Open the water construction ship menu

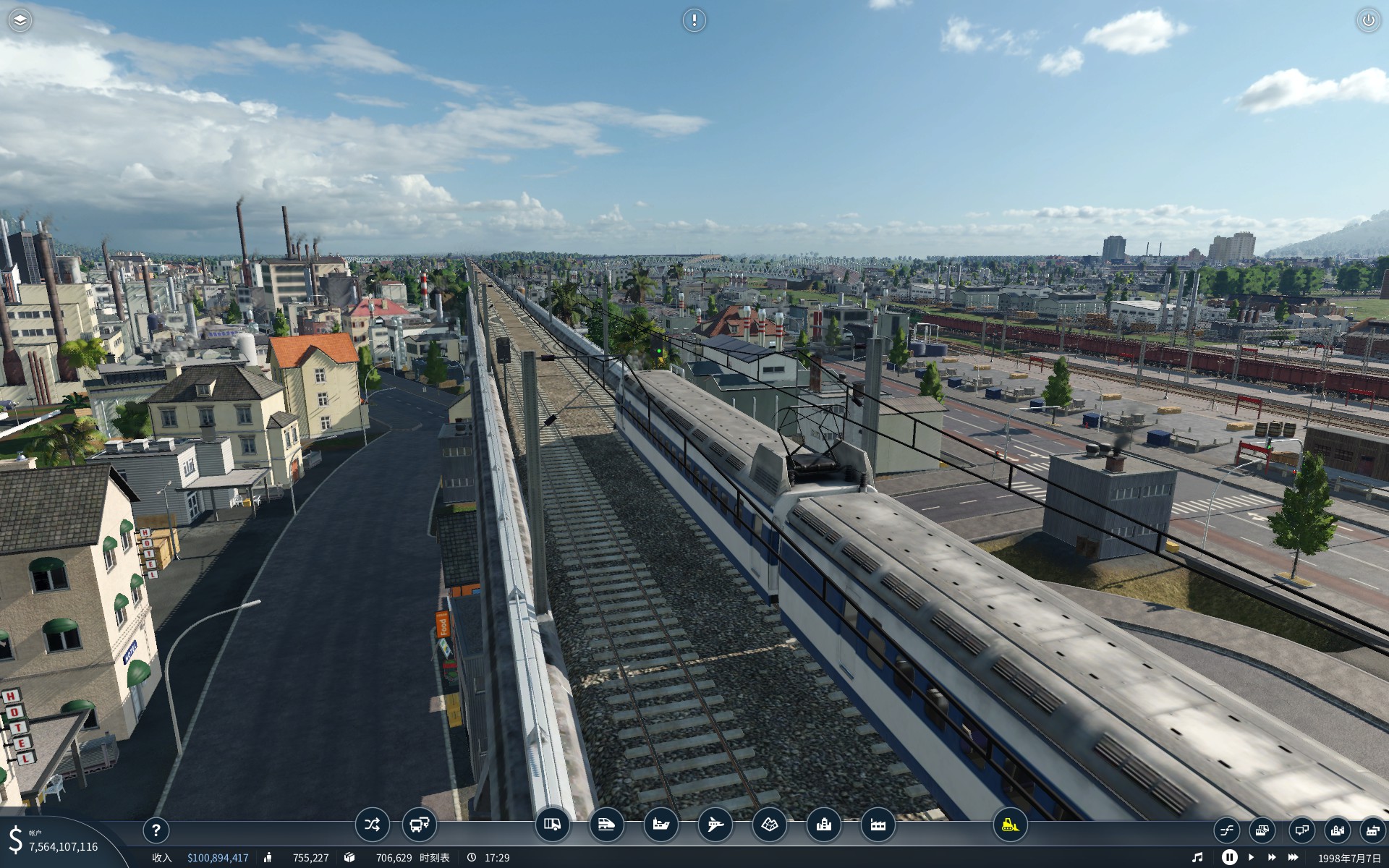tap(660, 825)
